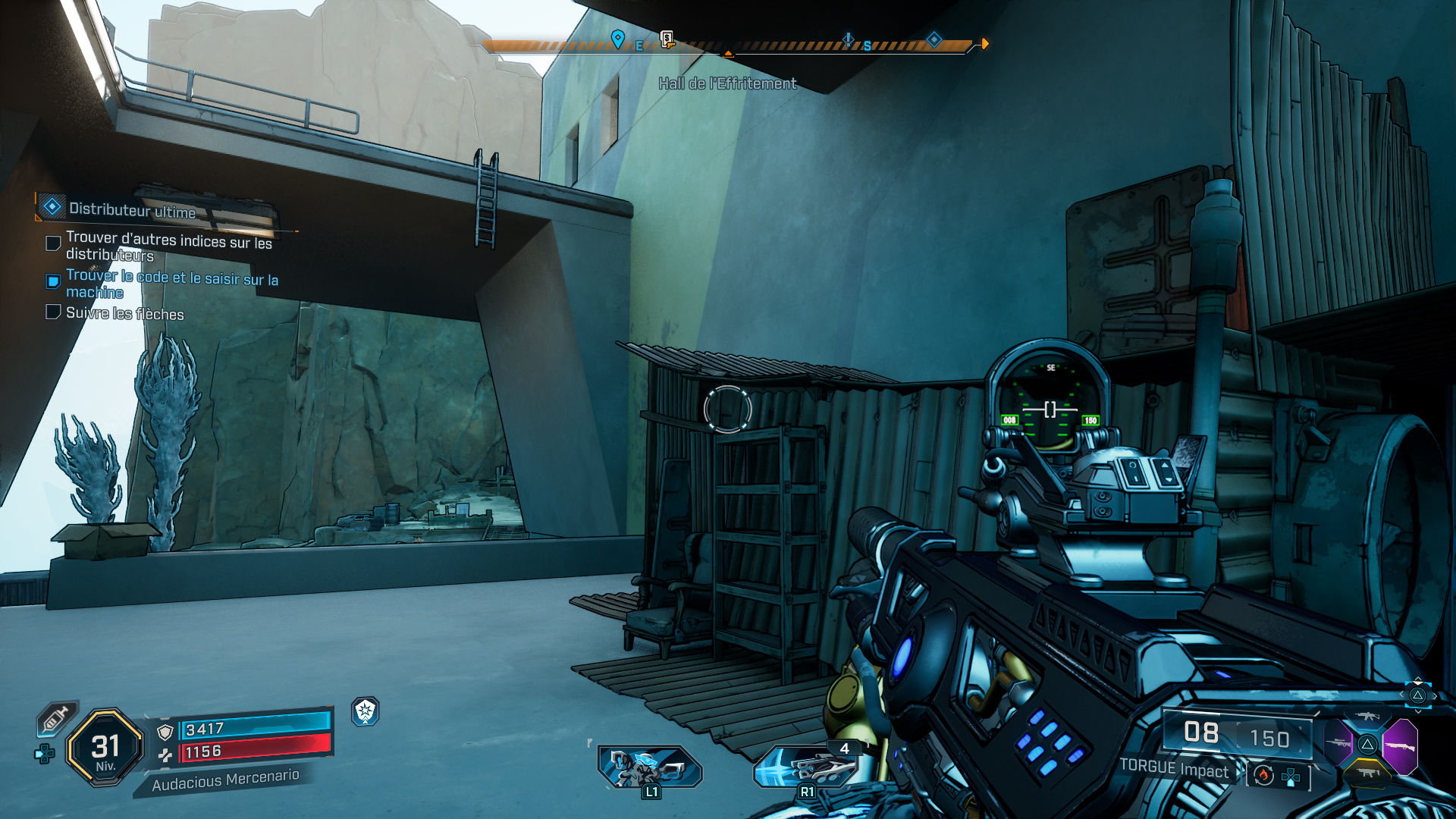The image size is (1456, 819).
Task: Select the purple sniper rifle weapon slot
Action: [1338, 744]
